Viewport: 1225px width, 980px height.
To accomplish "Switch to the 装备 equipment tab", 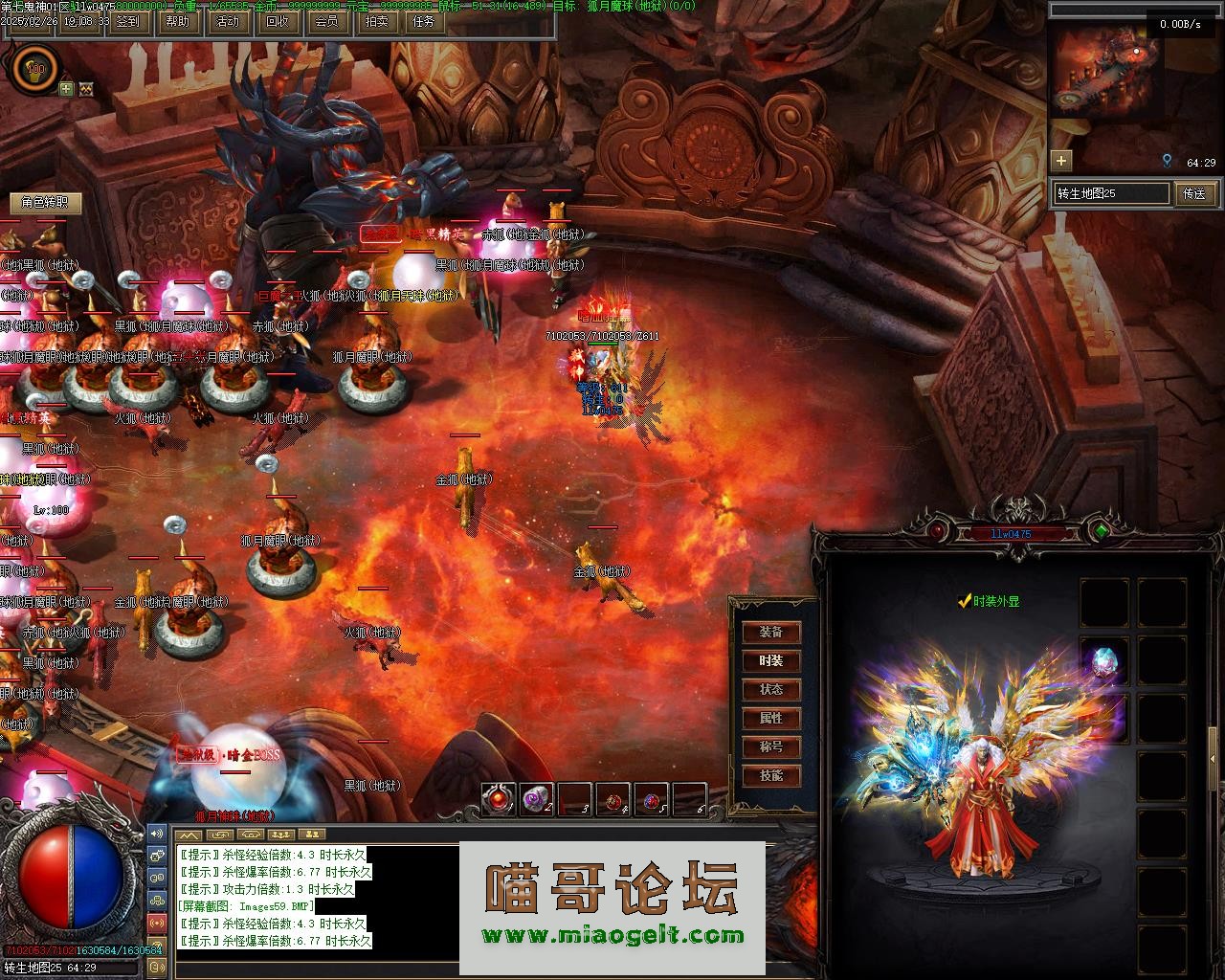I will pos(771,633).
